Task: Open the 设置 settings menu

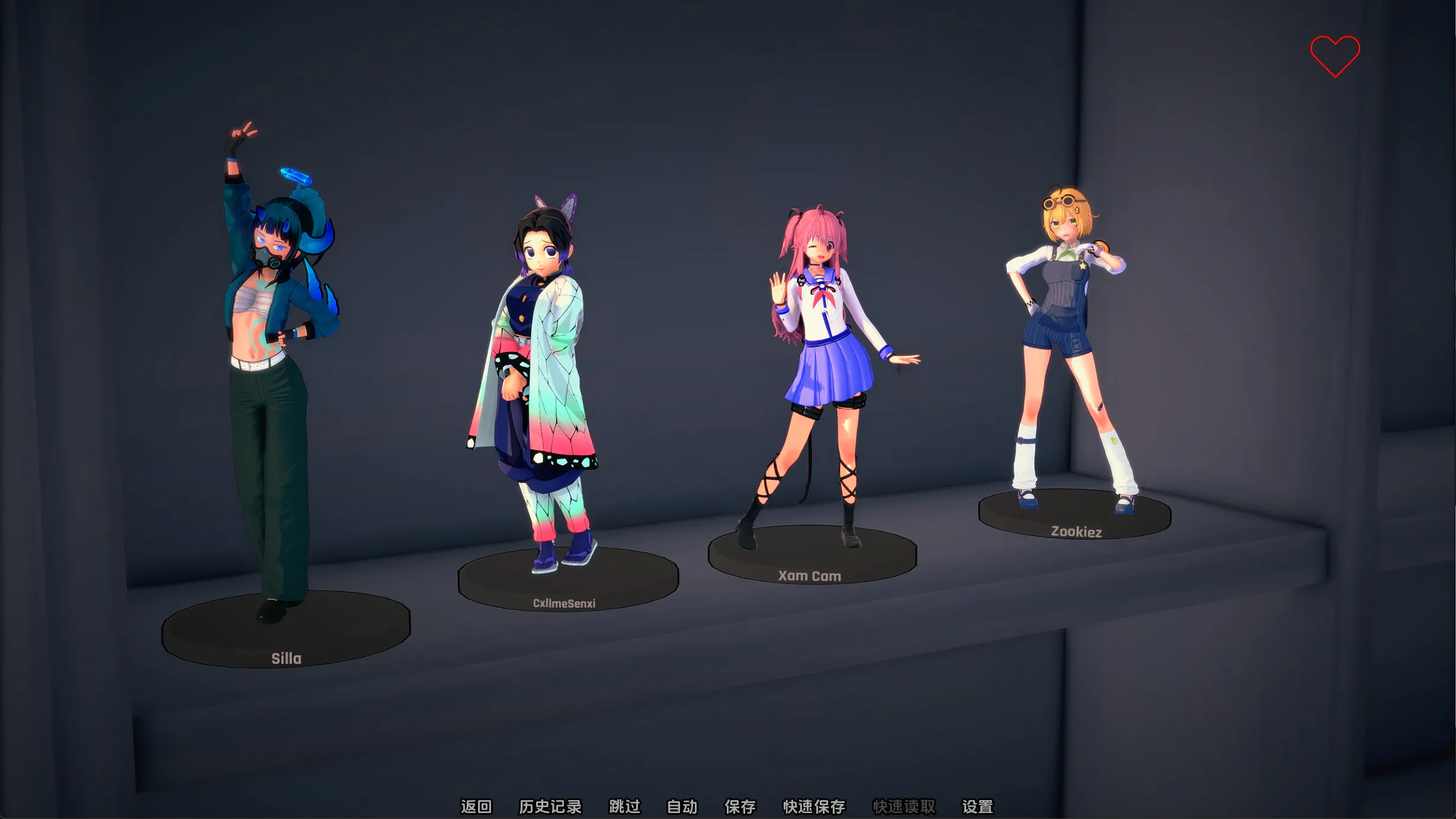Action: [977, 807]
